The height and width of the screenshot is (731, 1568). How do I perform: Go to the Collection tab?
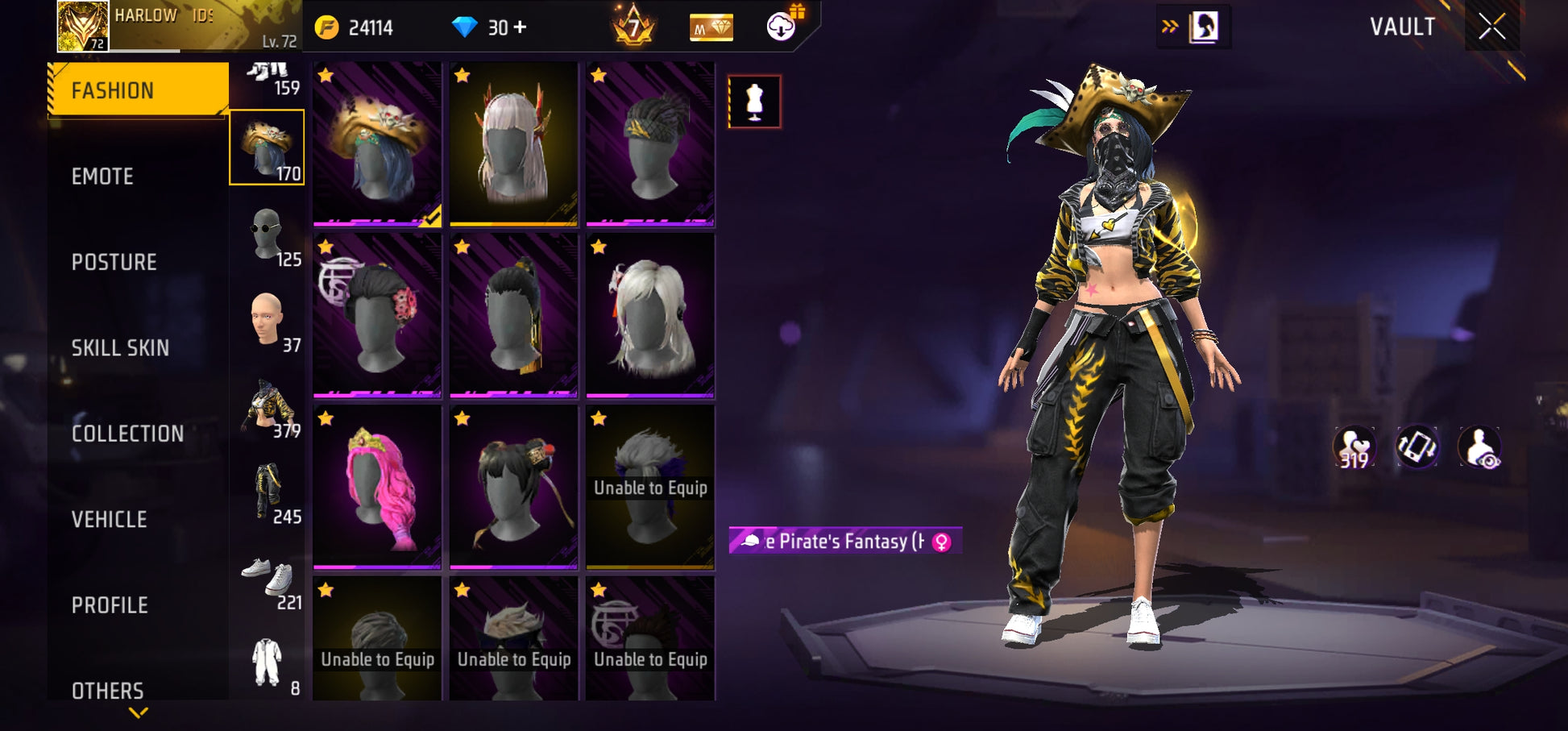point(127,434)
